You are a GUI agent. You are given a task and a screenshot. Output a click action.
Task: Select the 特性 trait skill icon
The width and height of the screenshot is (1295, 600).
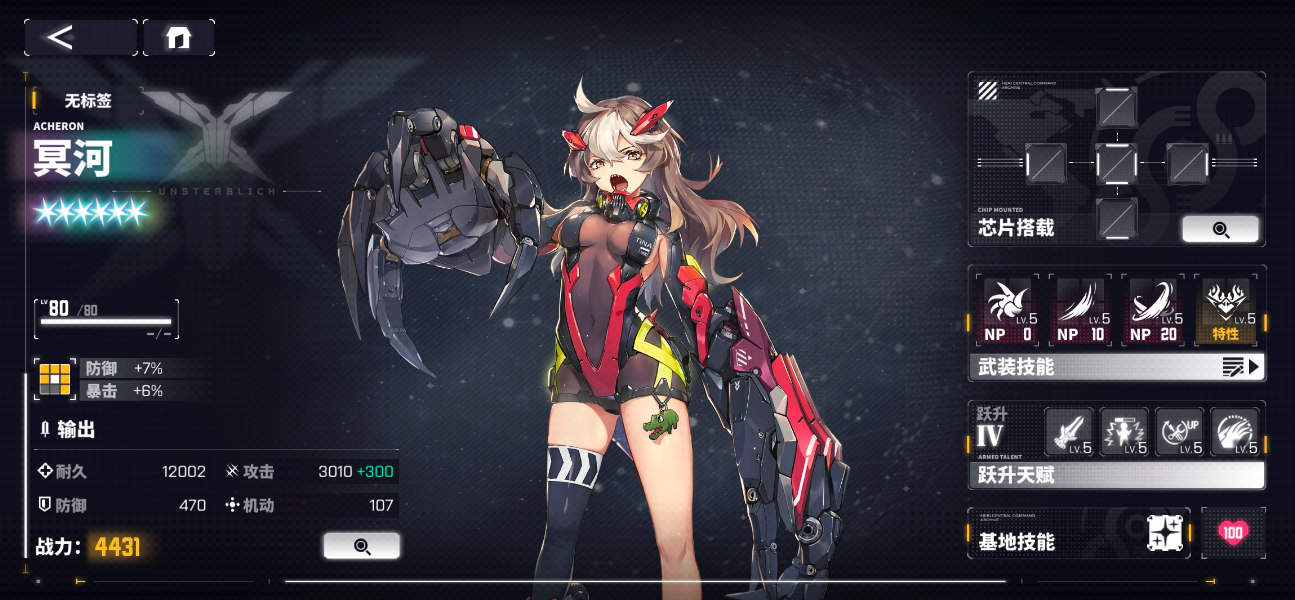click(1226, 310)
